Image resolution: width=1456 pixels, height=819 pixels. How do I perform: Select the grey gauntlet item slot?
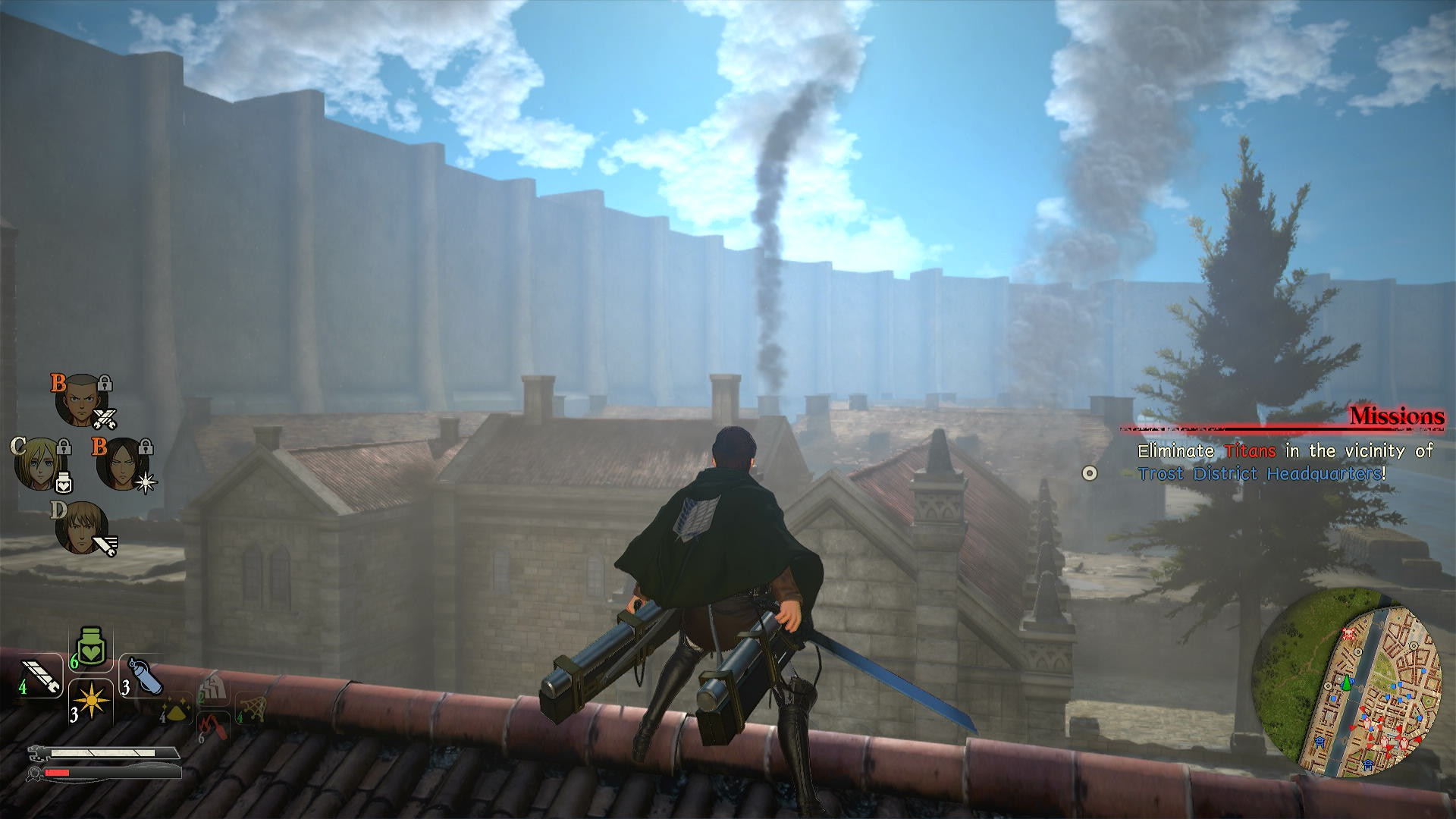click(x=212, y=689)
